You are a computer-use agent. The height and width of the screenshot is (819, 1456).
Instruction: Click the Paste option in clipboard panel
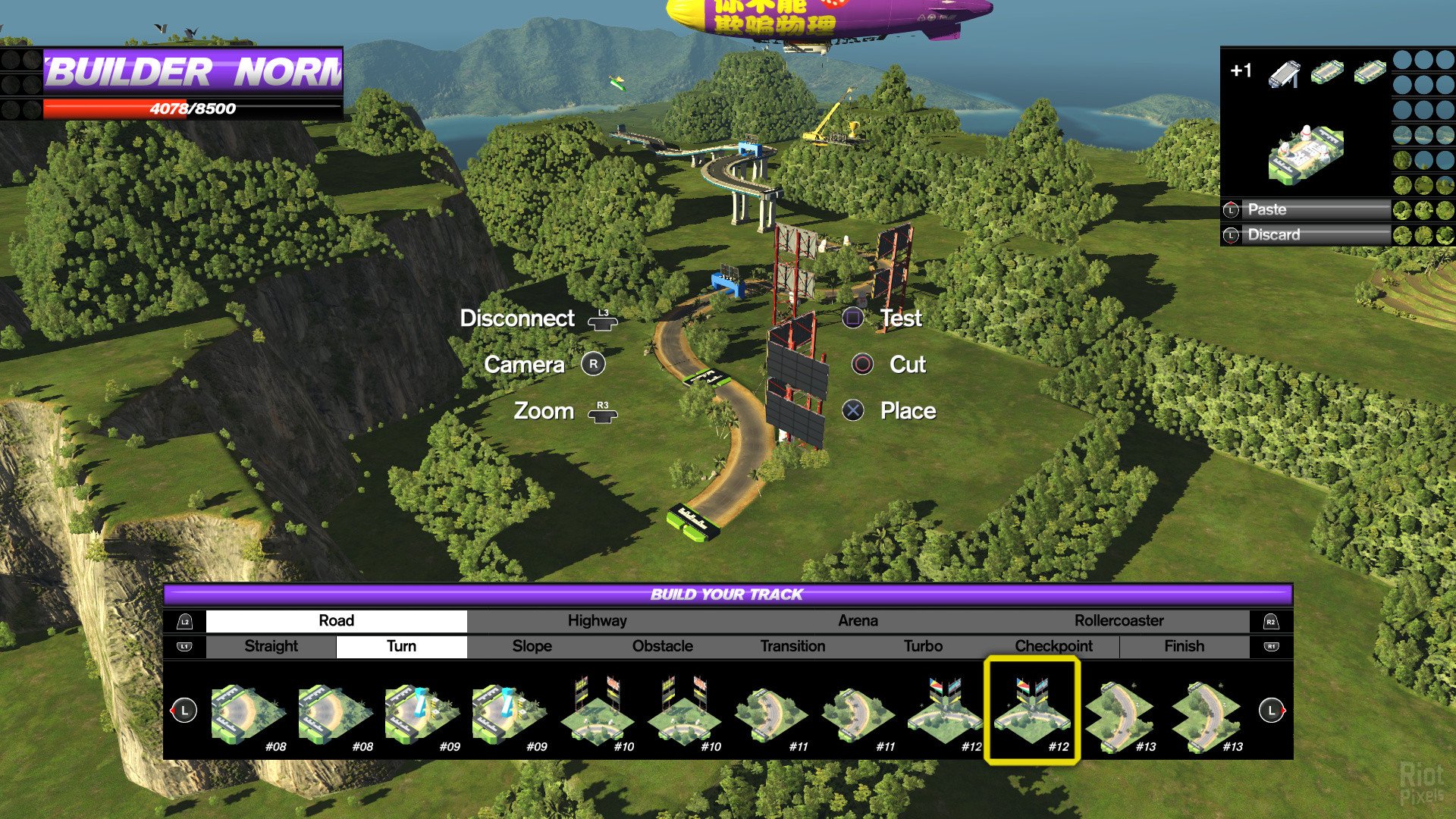point(1306,210)
